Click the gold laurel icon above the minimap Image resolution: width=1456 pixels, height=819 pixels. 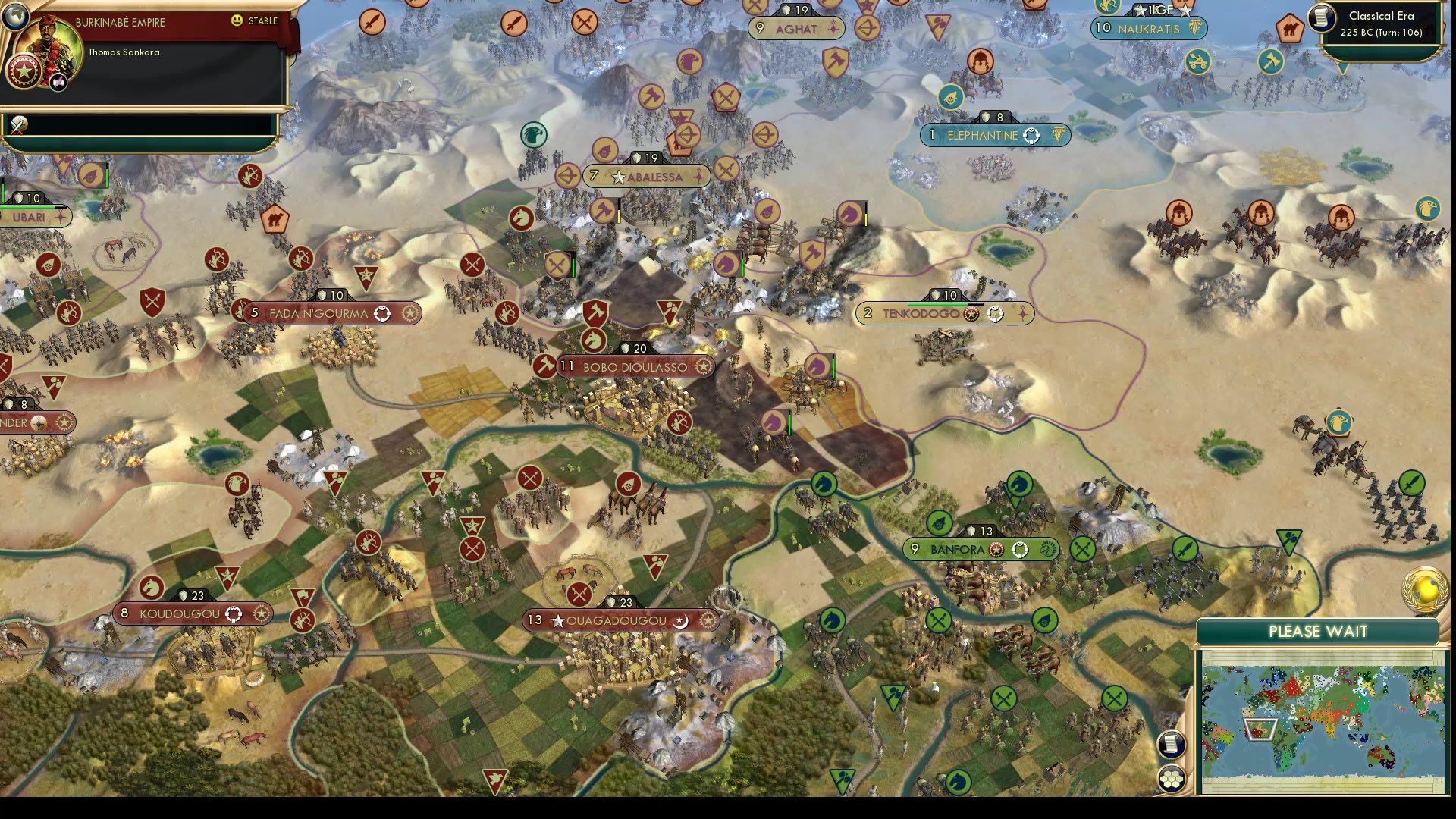pyautogui.click(x=1423, y=588)
